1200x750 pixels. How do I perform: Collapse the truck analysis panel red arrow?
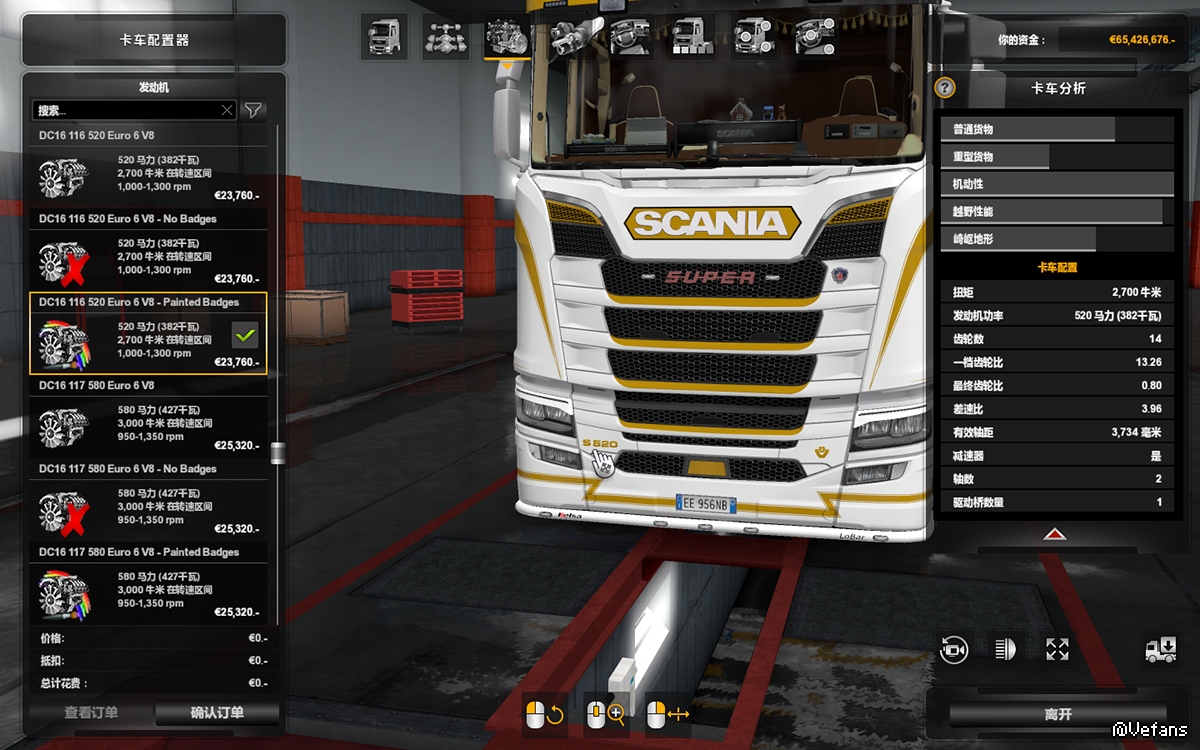[x=1055, y=534]
